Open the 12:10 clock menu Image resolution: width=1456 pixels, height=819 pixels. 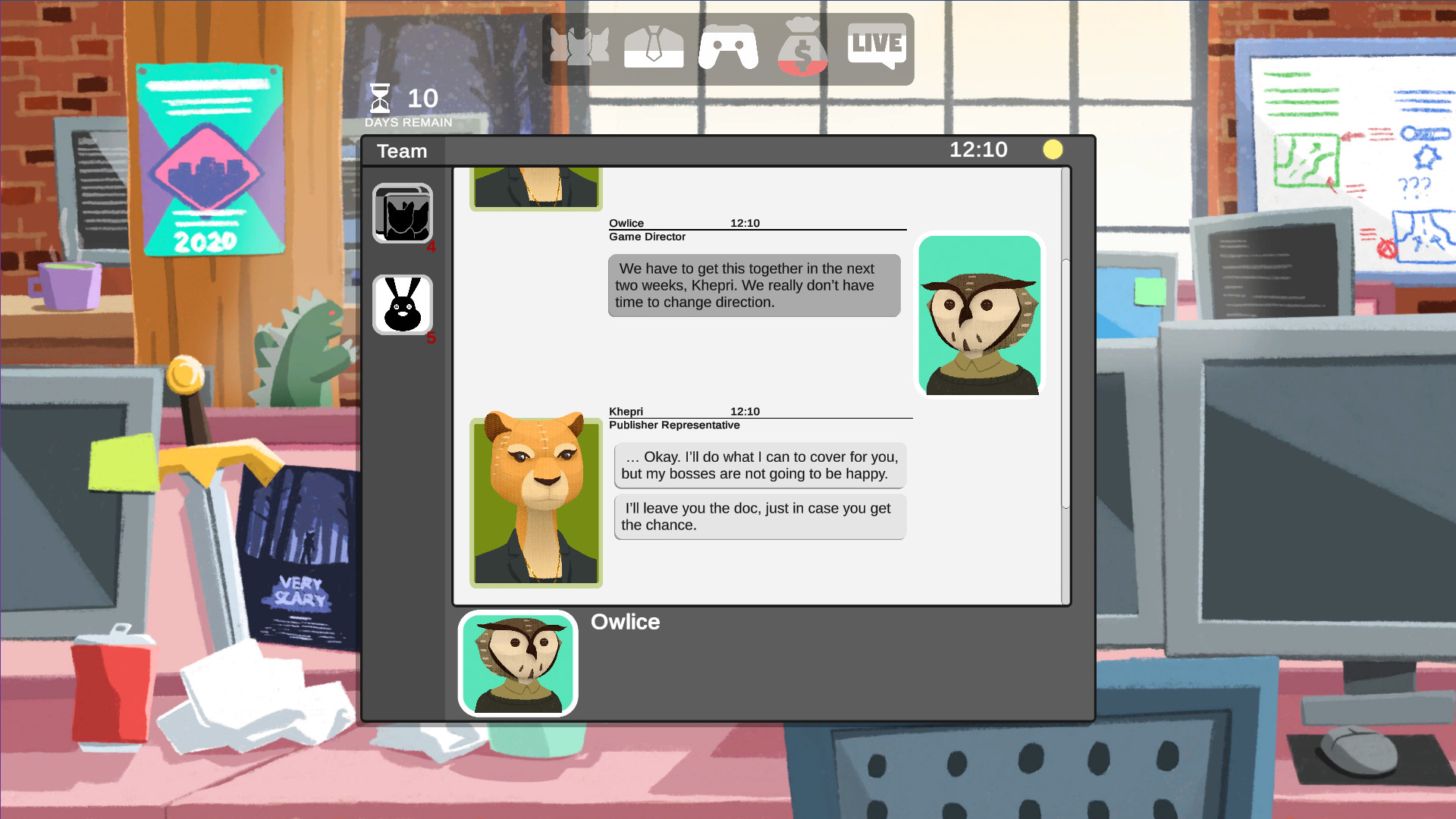click(x=980, y=149)
